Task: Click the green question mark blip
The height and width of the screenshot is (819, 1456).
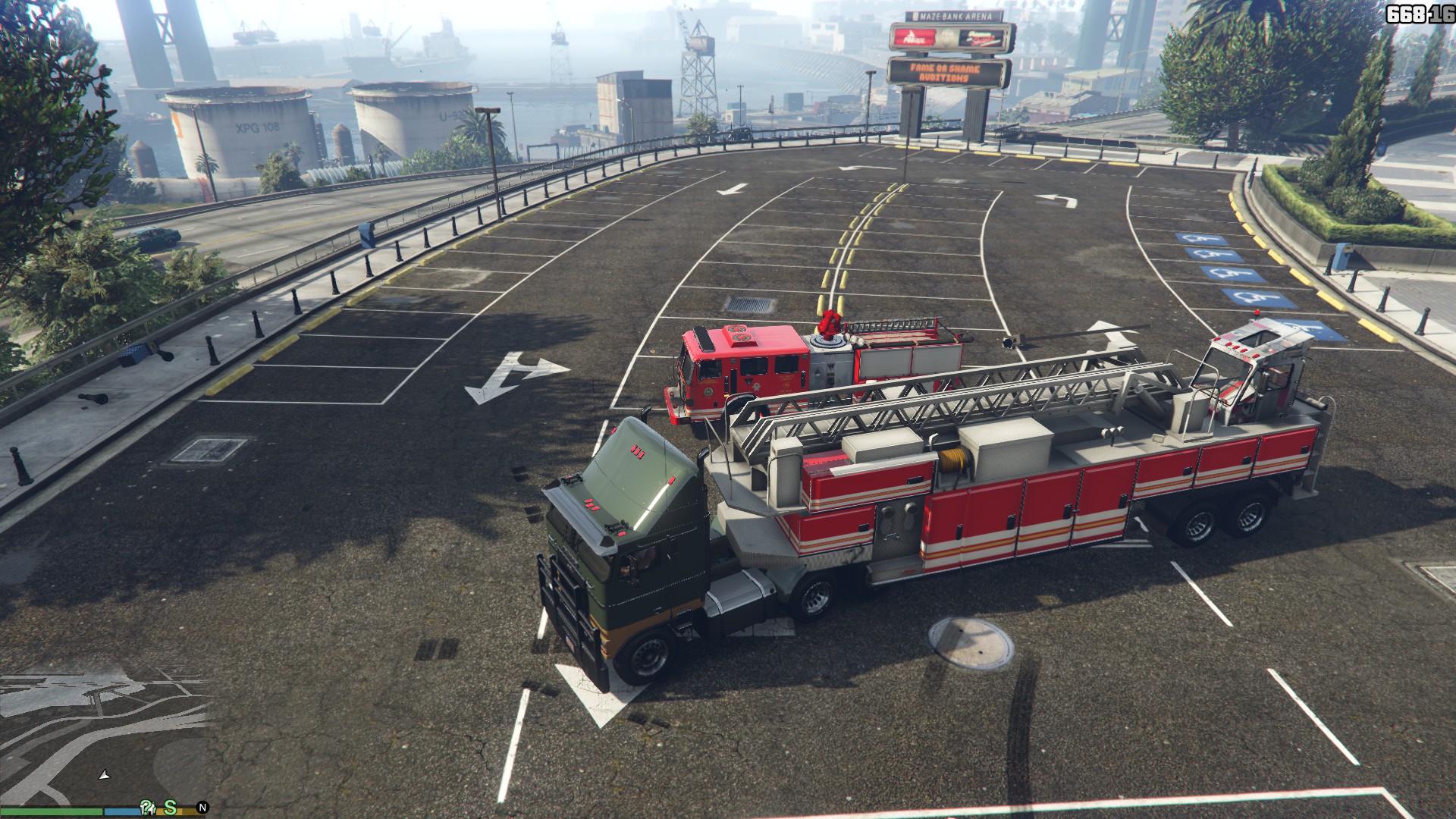Action: pos(148,808)
